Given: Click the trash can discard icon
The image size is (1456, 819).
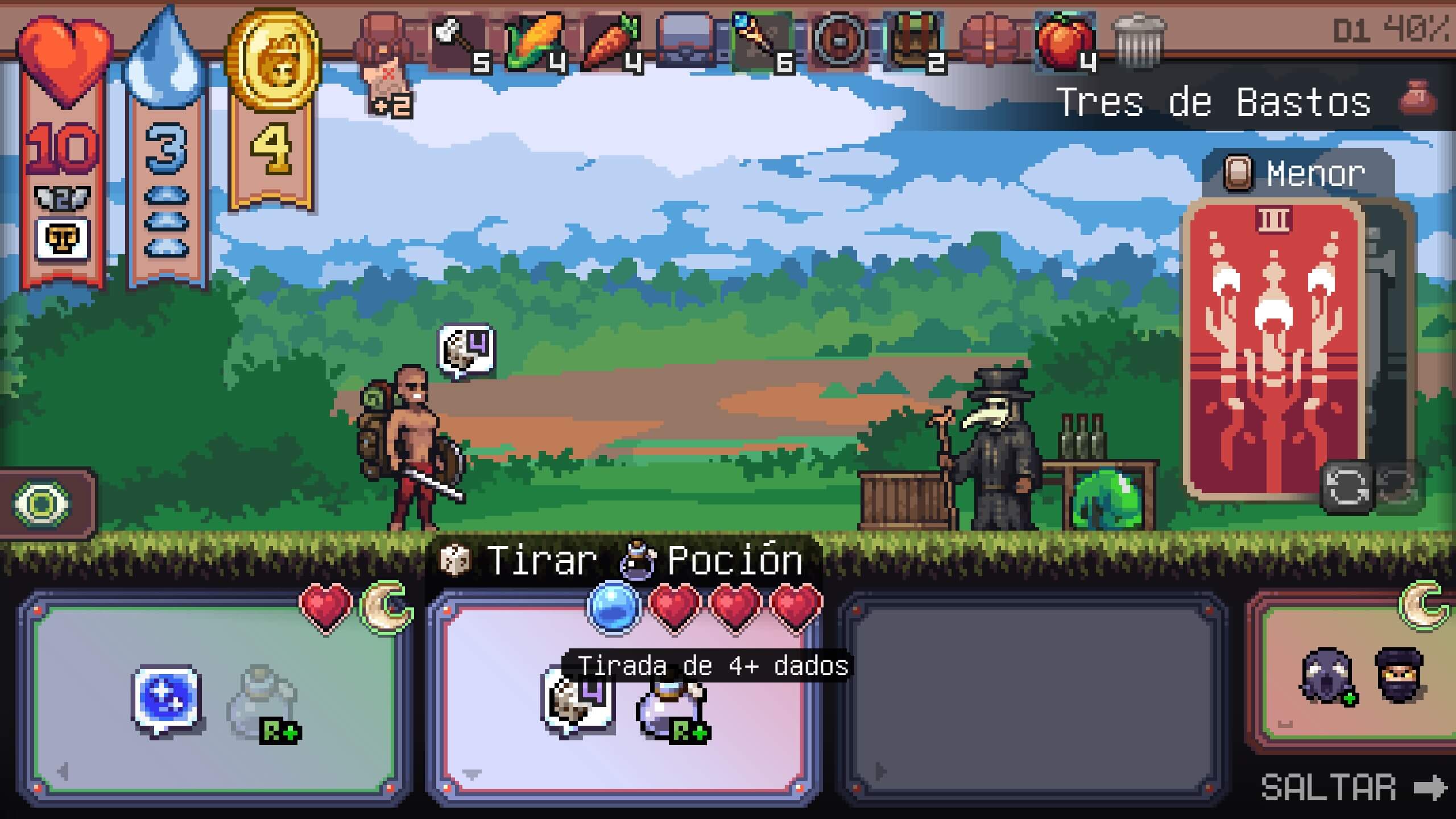Looking at the screenshot, I should 1139,41.
